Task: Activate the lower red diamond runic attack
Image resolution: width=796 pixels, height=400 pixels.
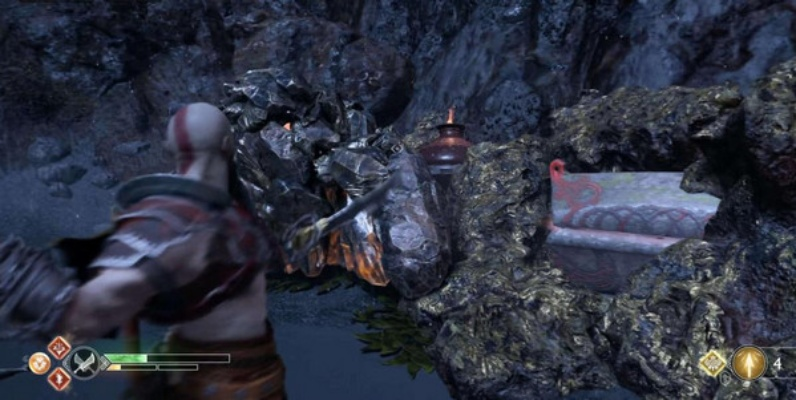Action: tap(59, 378)
